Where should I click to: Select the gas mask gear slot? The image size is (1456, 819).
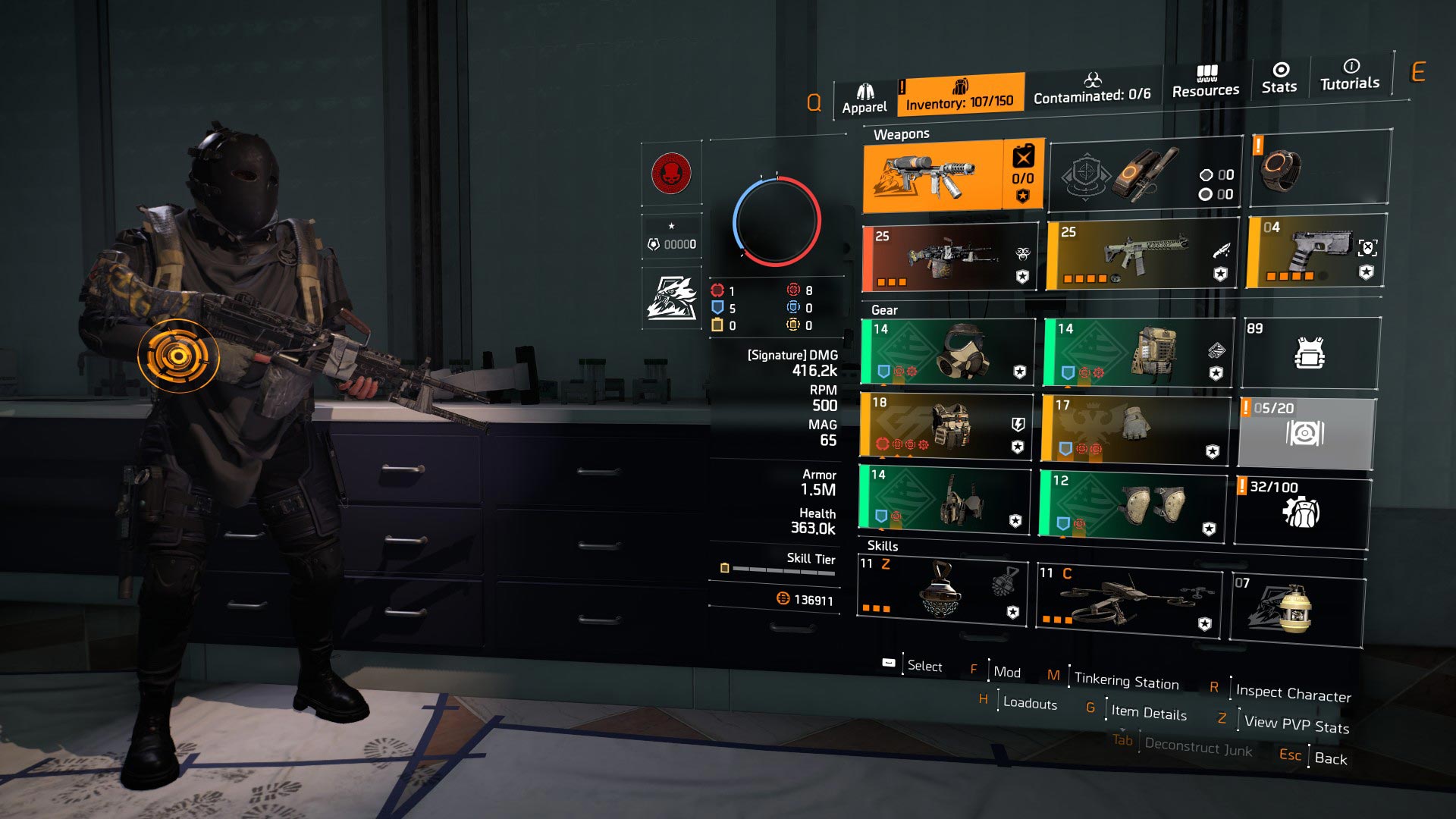click(x=948, y=352)
